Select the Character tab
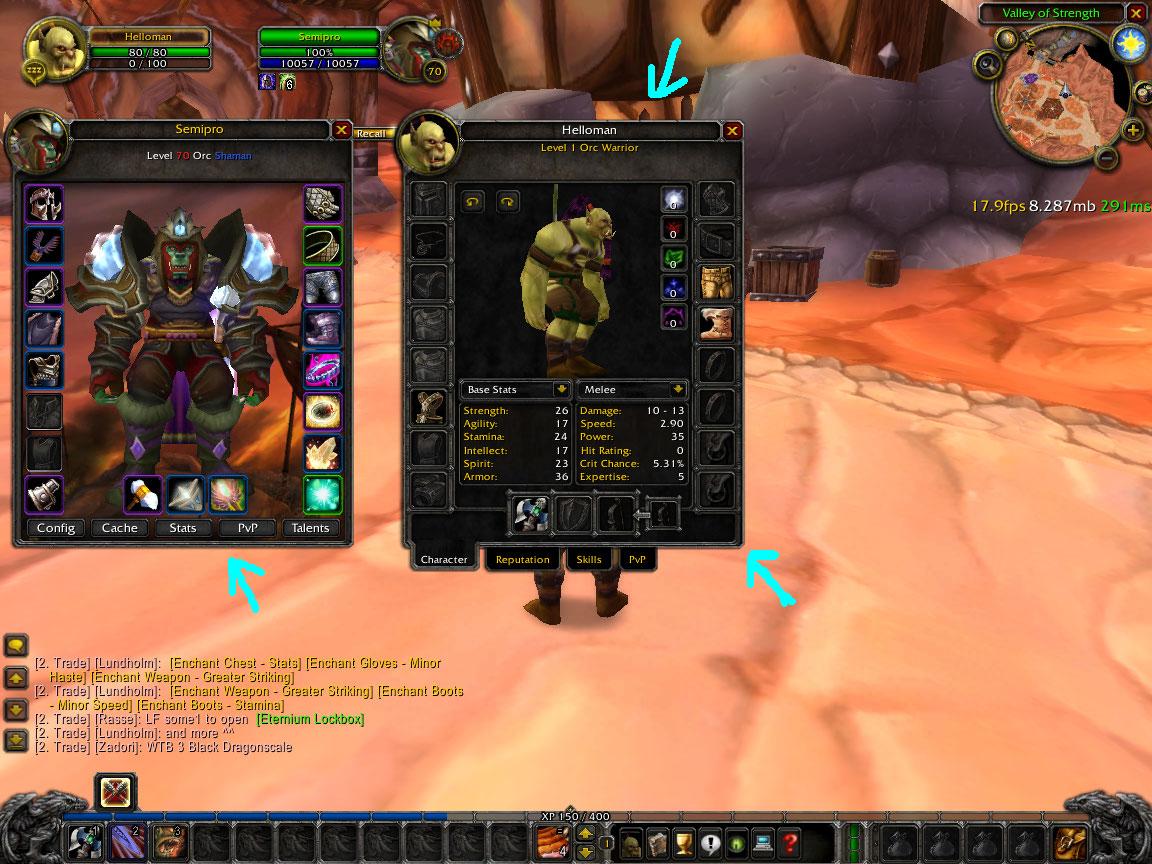The width and height of the screenshot is (1152, 864). pyautogui.click(x=444, y=560)
